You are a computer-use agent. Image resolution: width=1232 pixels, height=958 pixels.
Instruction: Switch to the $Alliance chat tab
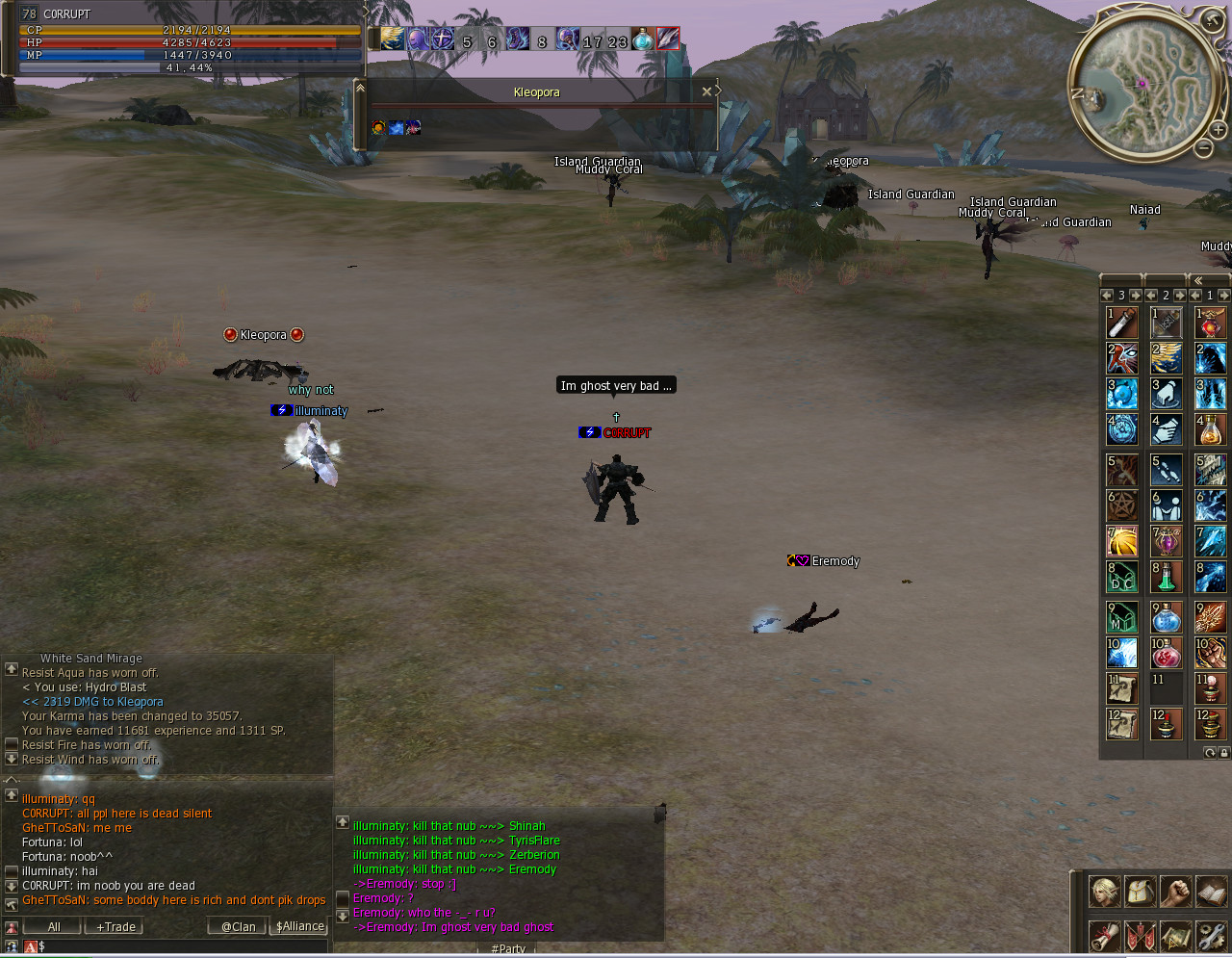click(x=300, y=926)
